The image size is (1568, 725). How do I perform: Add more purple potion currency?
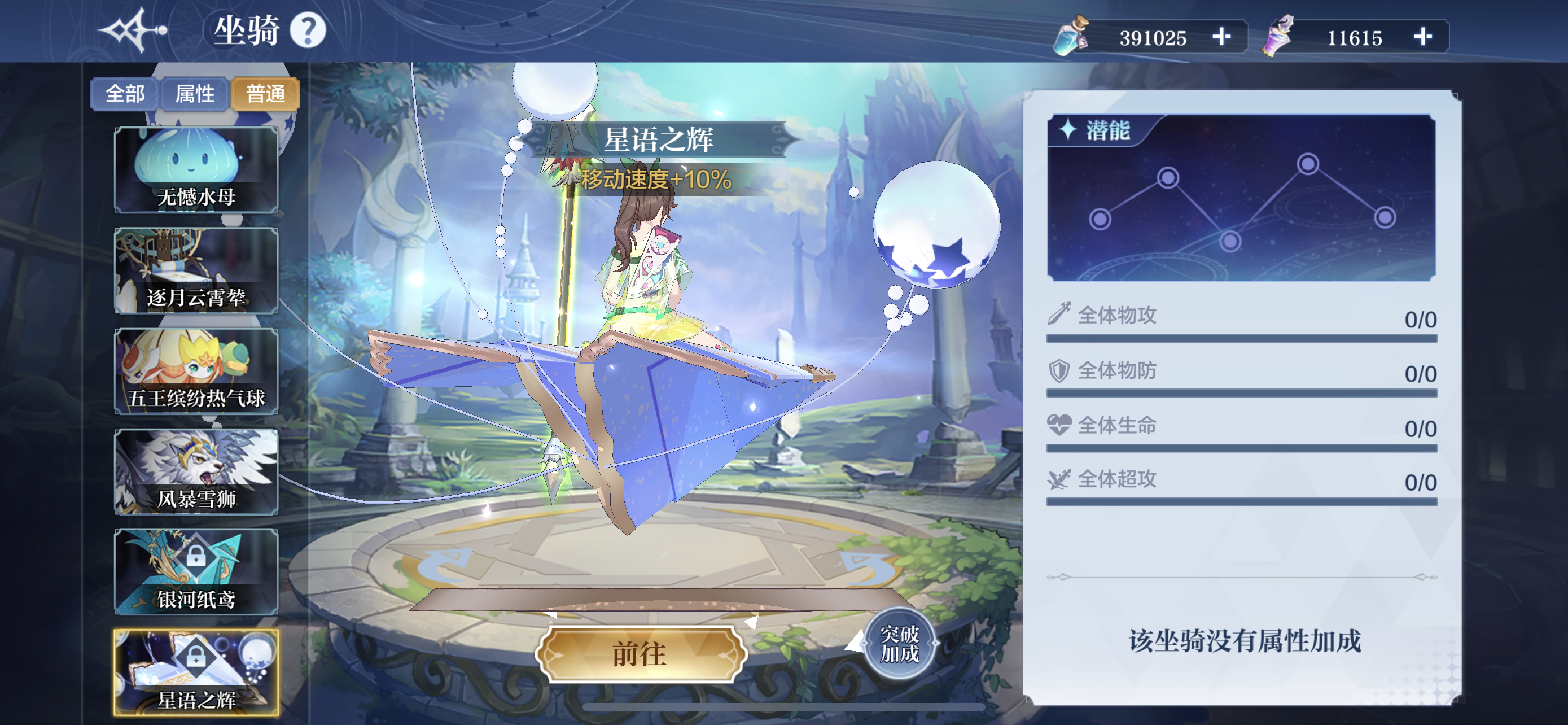1422,37
